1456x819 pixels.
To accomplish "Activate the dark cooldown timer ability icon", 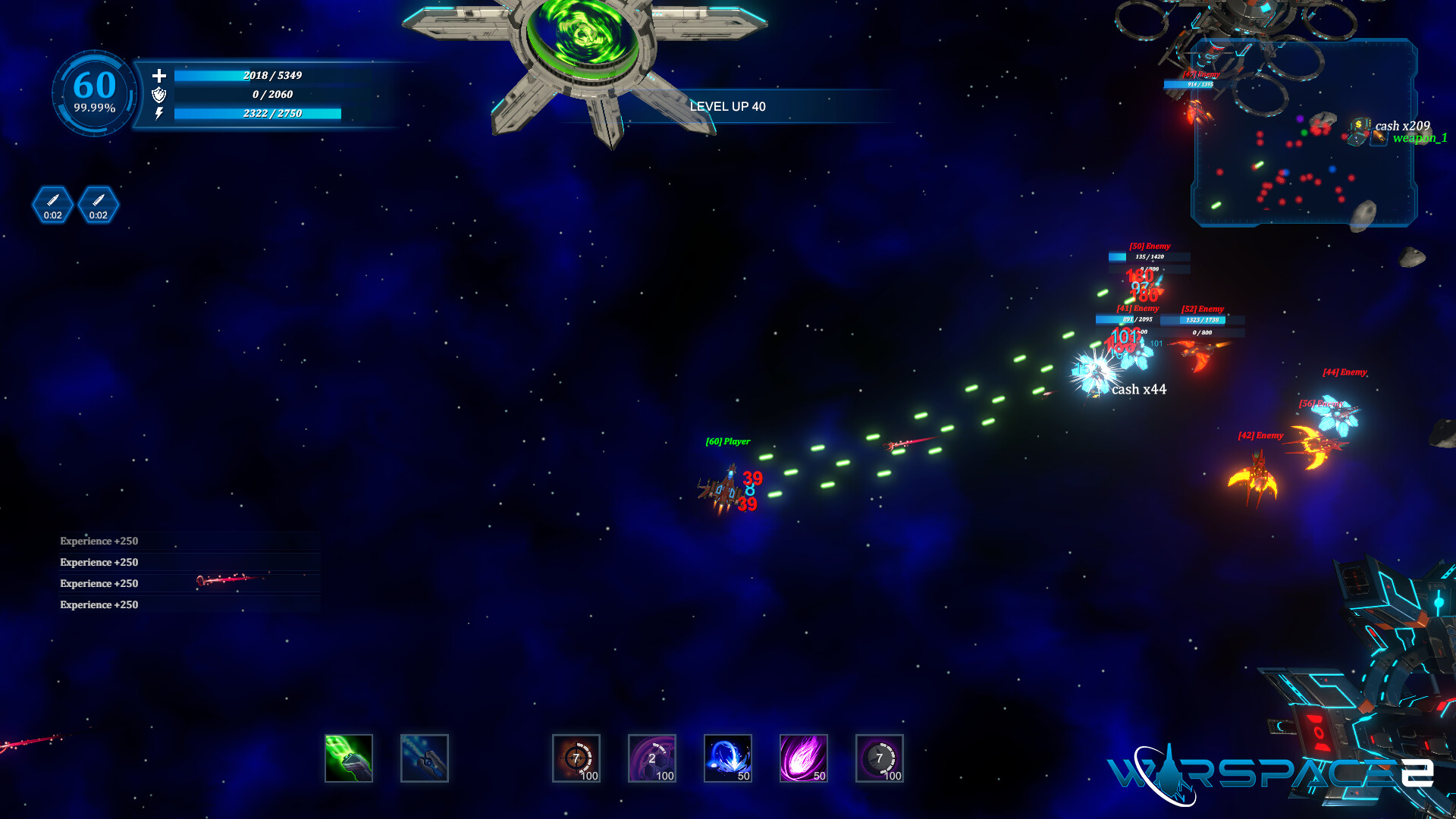I will pos(880,758).
